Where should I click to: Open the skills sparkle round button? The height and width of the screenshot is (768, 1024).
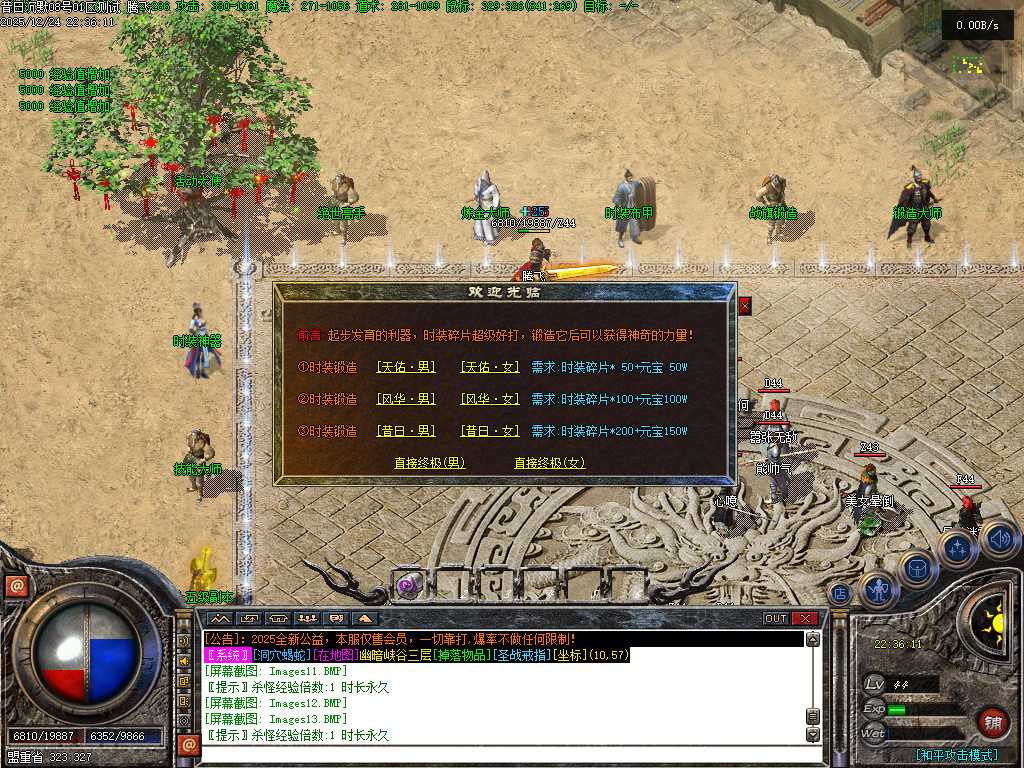957,548
